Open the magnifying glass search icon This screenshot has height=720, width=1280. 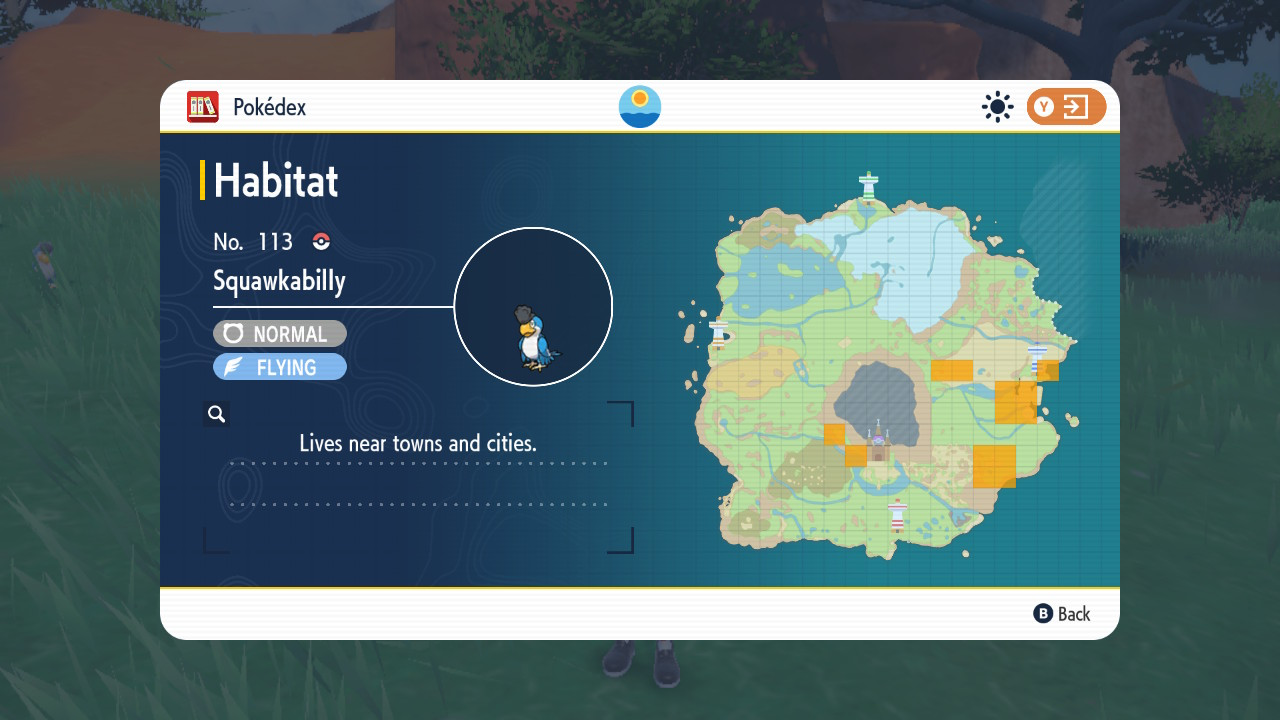[216, 413]
